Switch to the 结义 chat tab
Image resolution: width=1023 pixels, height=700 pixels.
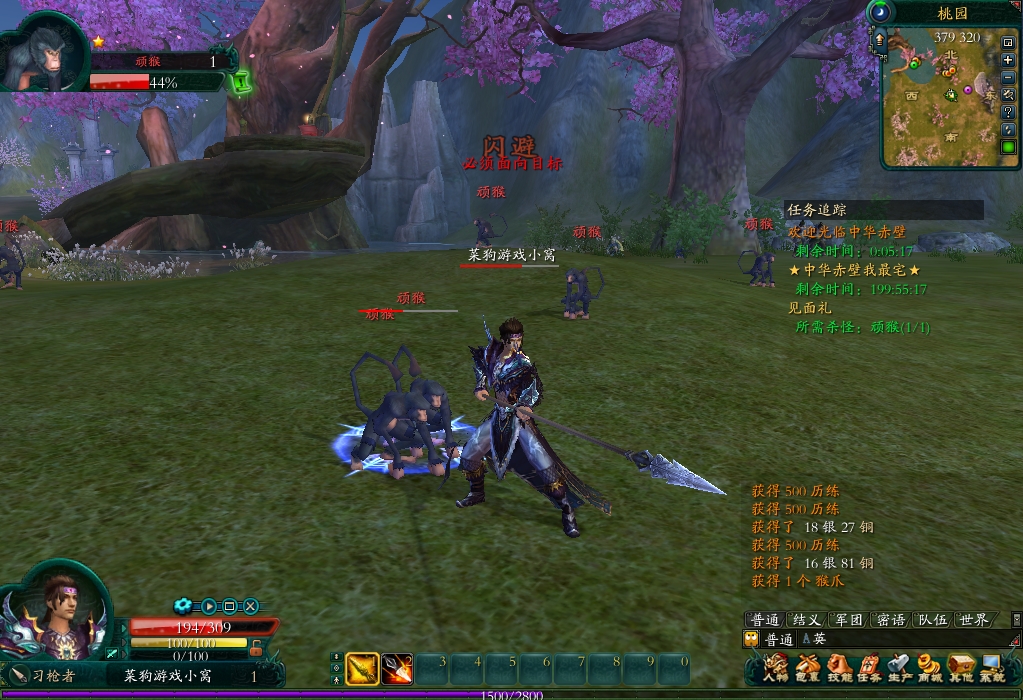point(806,620)
